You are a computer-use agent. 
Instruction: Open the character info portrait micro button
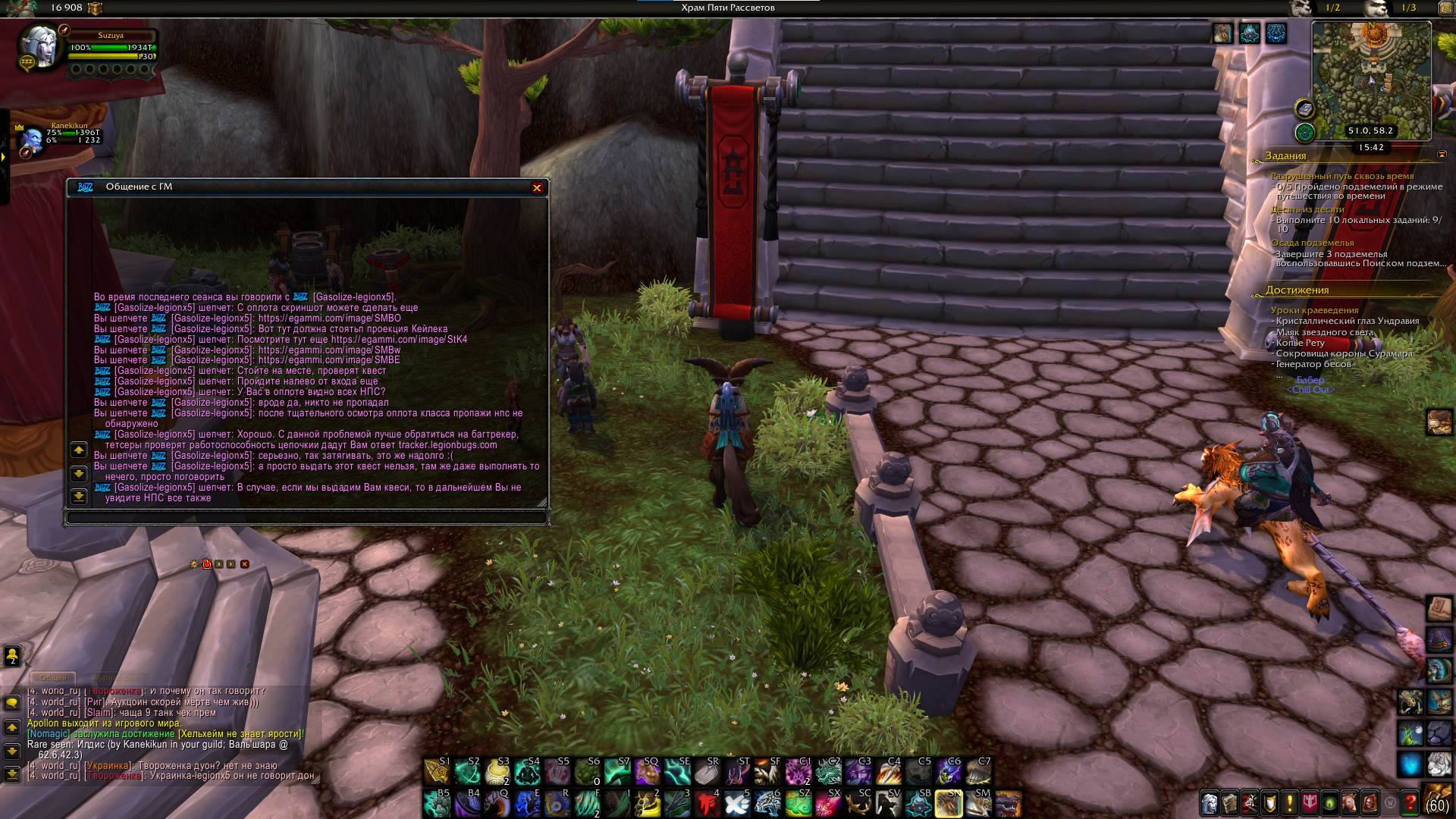[x=1210, y=802]
